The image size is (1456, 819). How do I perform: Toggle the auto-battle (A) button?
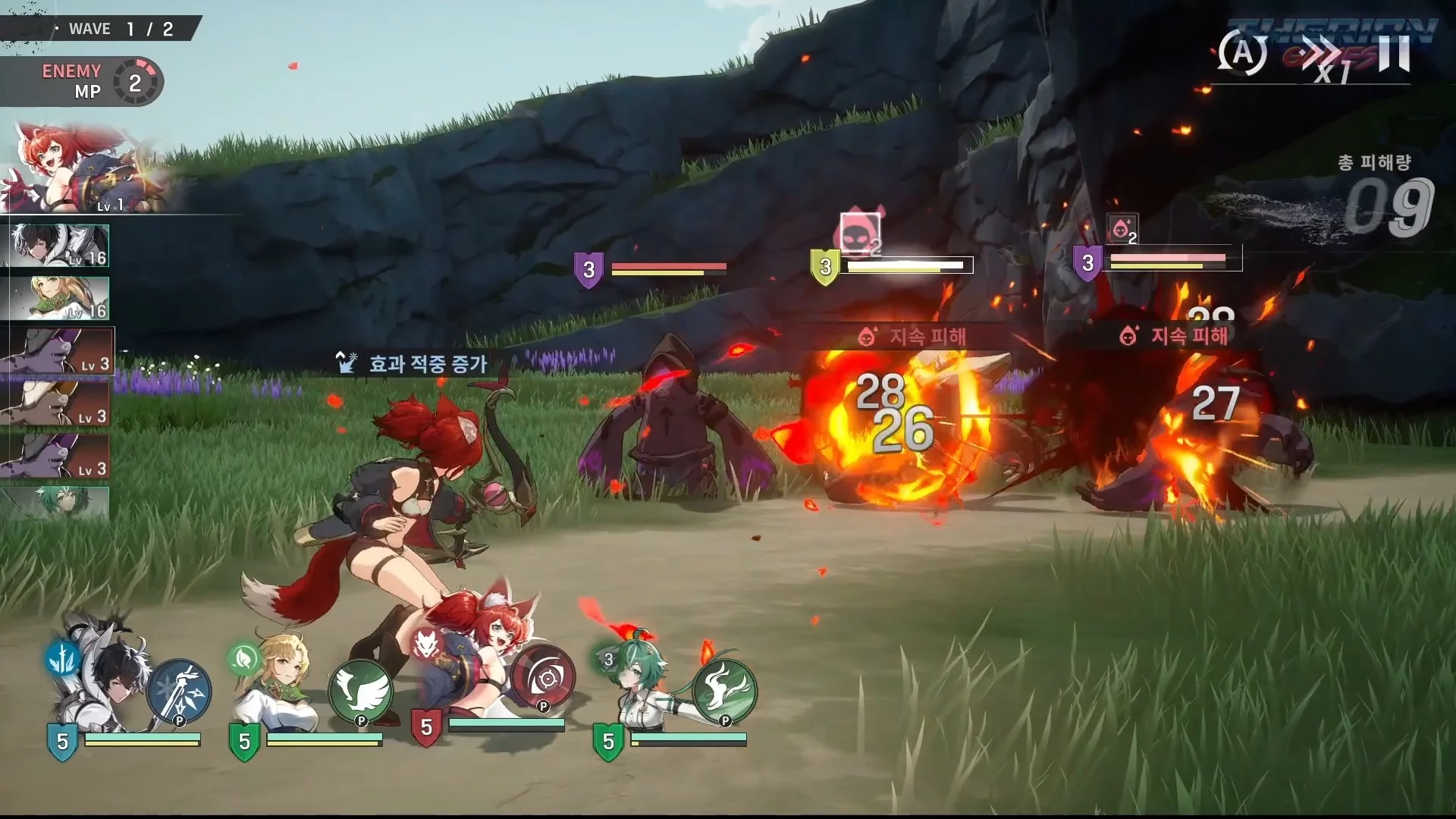[x=1242, y=53]
